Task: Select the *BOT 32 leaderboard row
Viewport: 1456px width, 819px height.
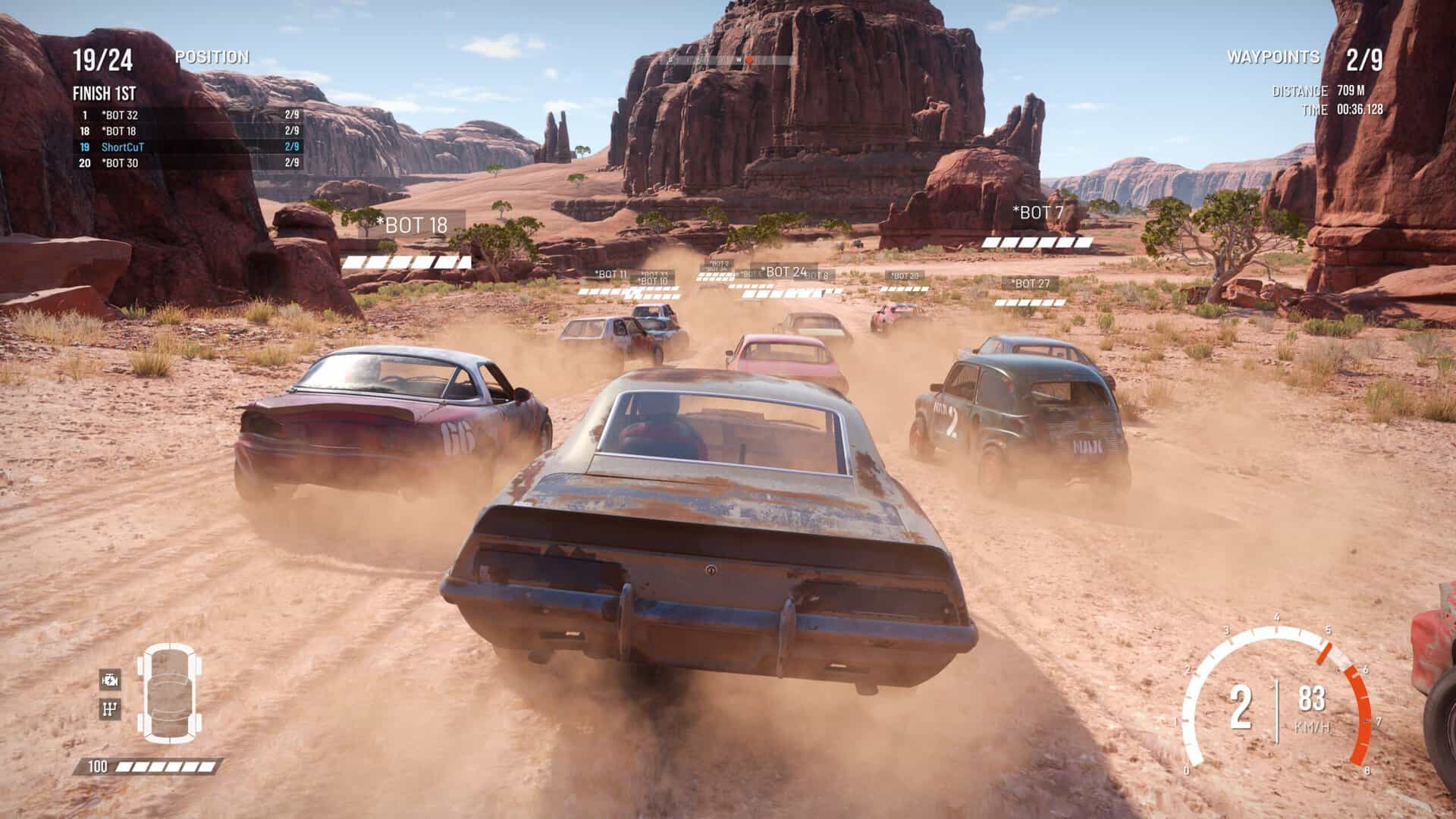Action: [190, 115]
